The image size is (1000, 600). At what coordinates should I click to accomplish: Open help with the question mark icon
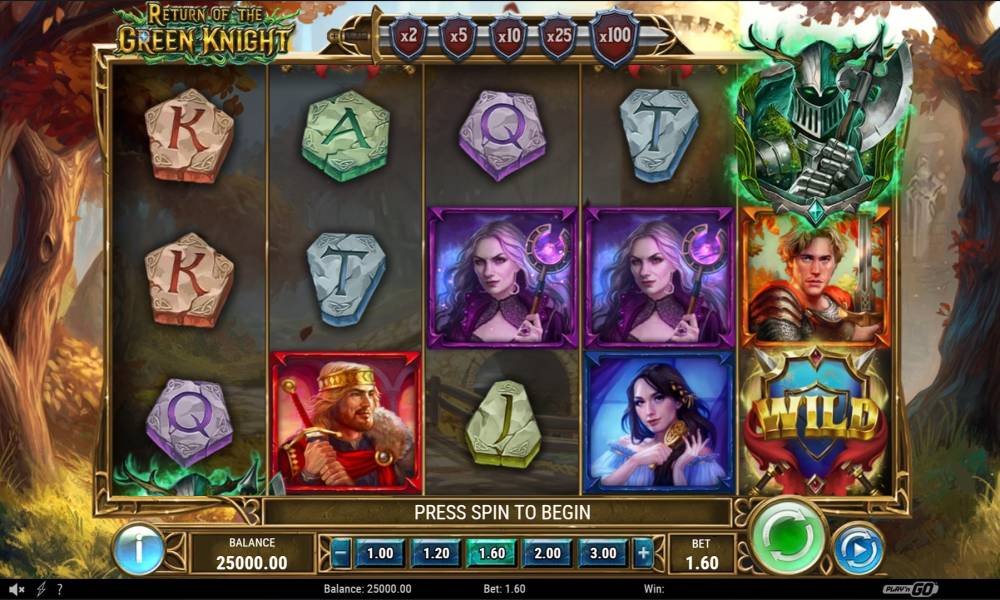[60, 589]
